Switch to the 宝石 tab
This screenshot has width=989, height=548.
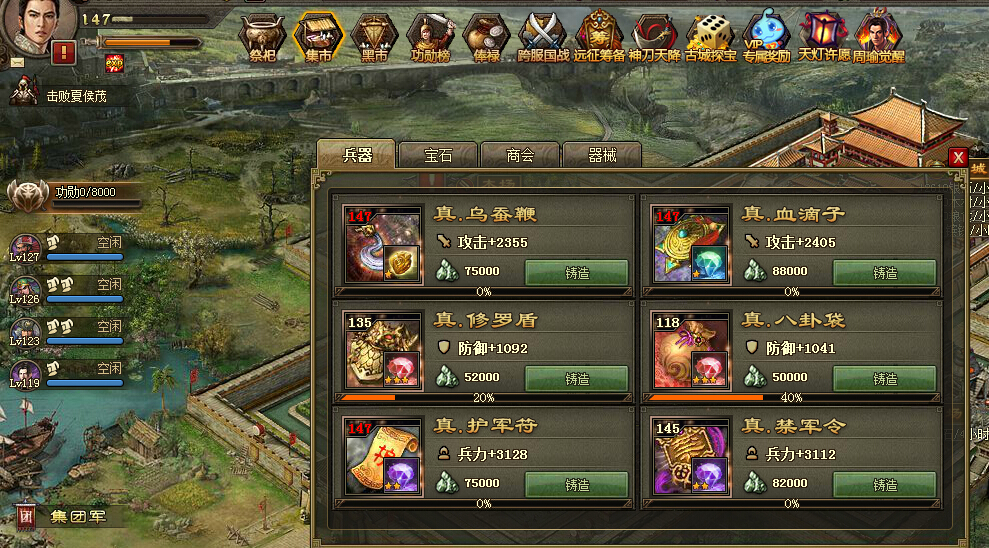(438, 155)
